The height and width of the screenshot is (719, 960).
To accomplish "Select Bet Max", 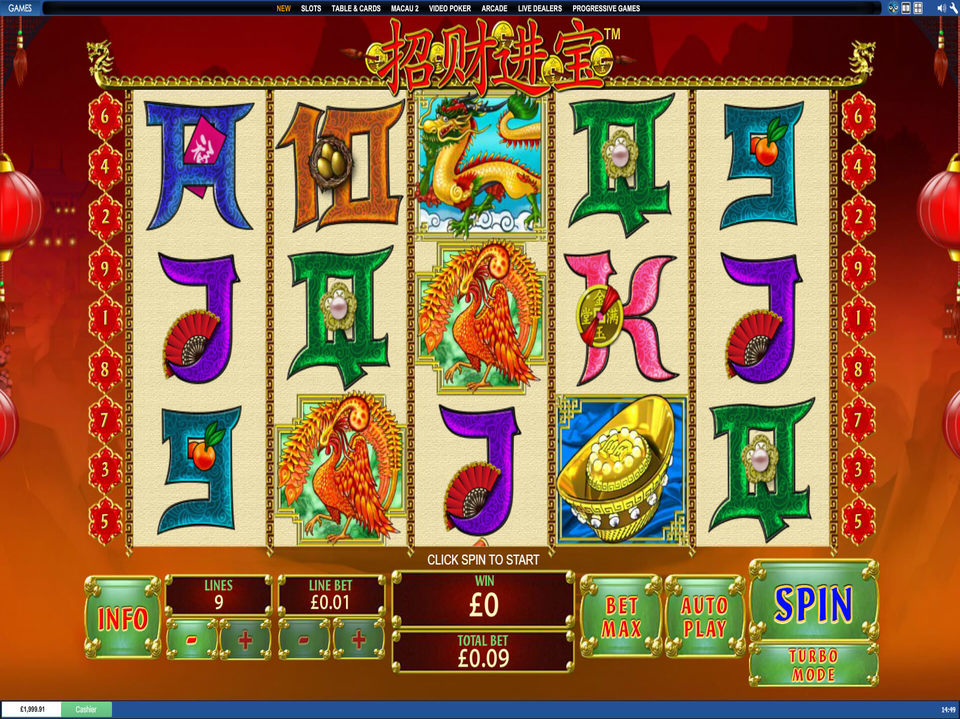I will (621, 617).
